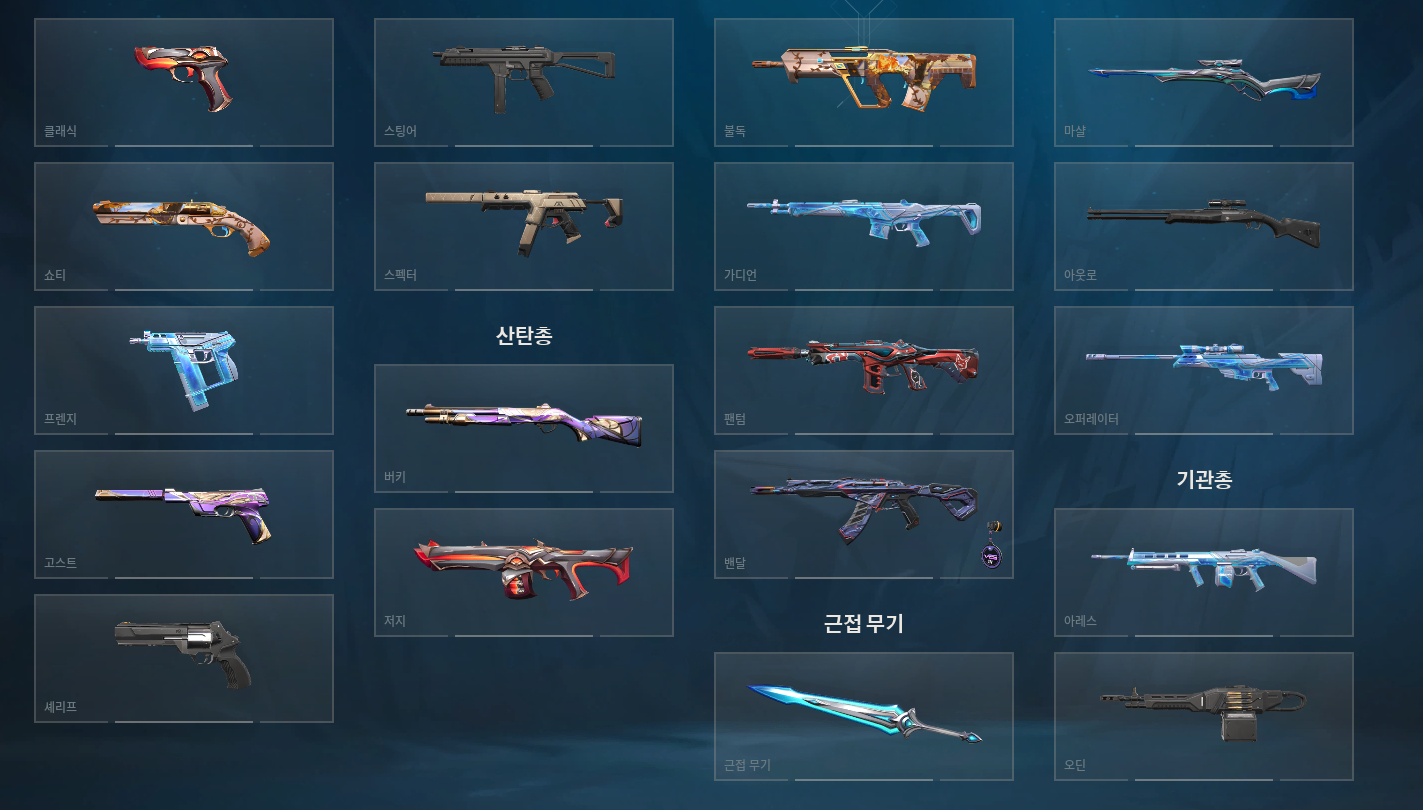Select the 아웃로 sniper card
Screen dimensions: 1423x810
click(1204, 226)
